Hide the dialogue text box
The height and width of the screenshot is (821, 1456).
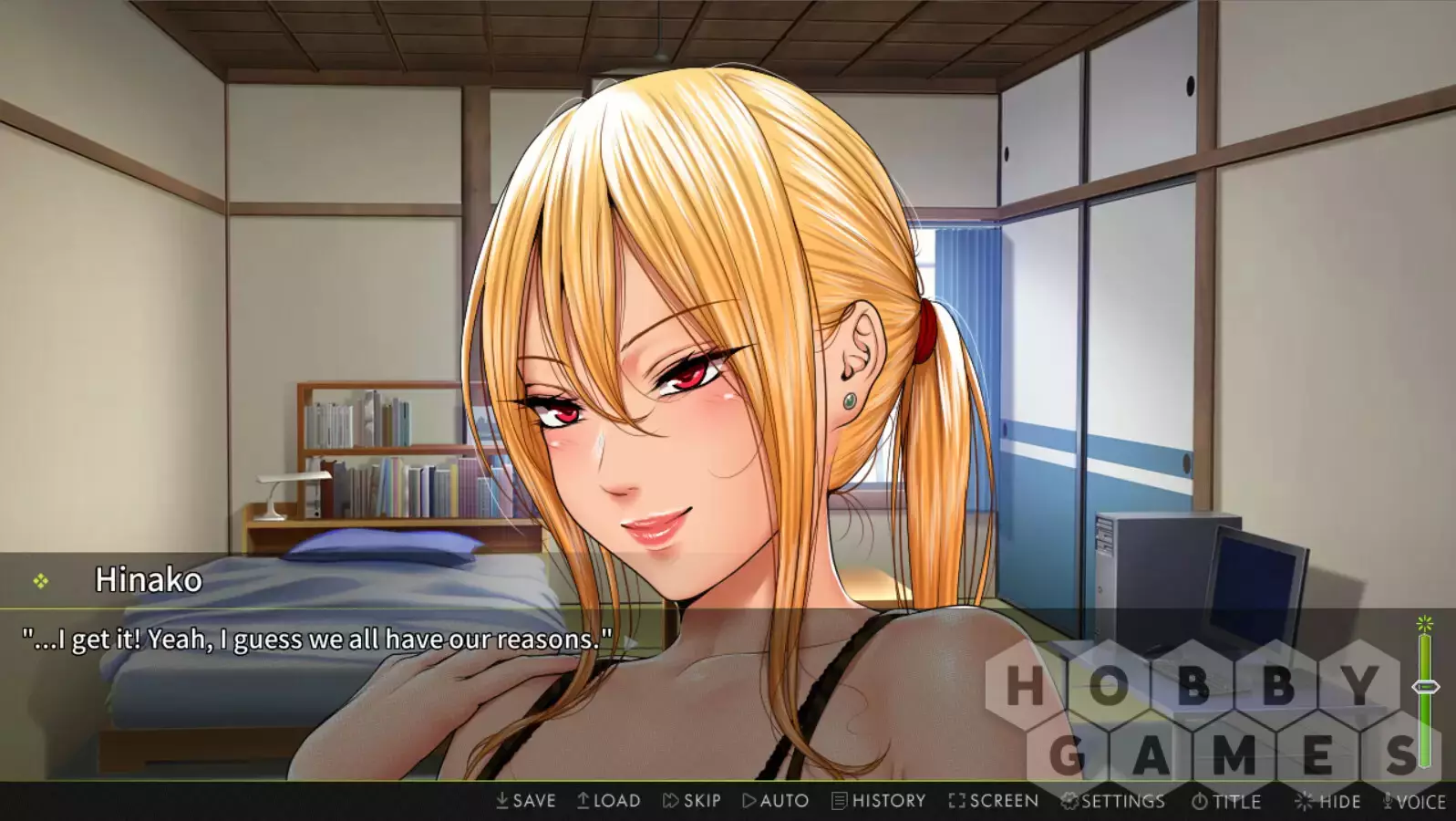[x=1327, y=802]
